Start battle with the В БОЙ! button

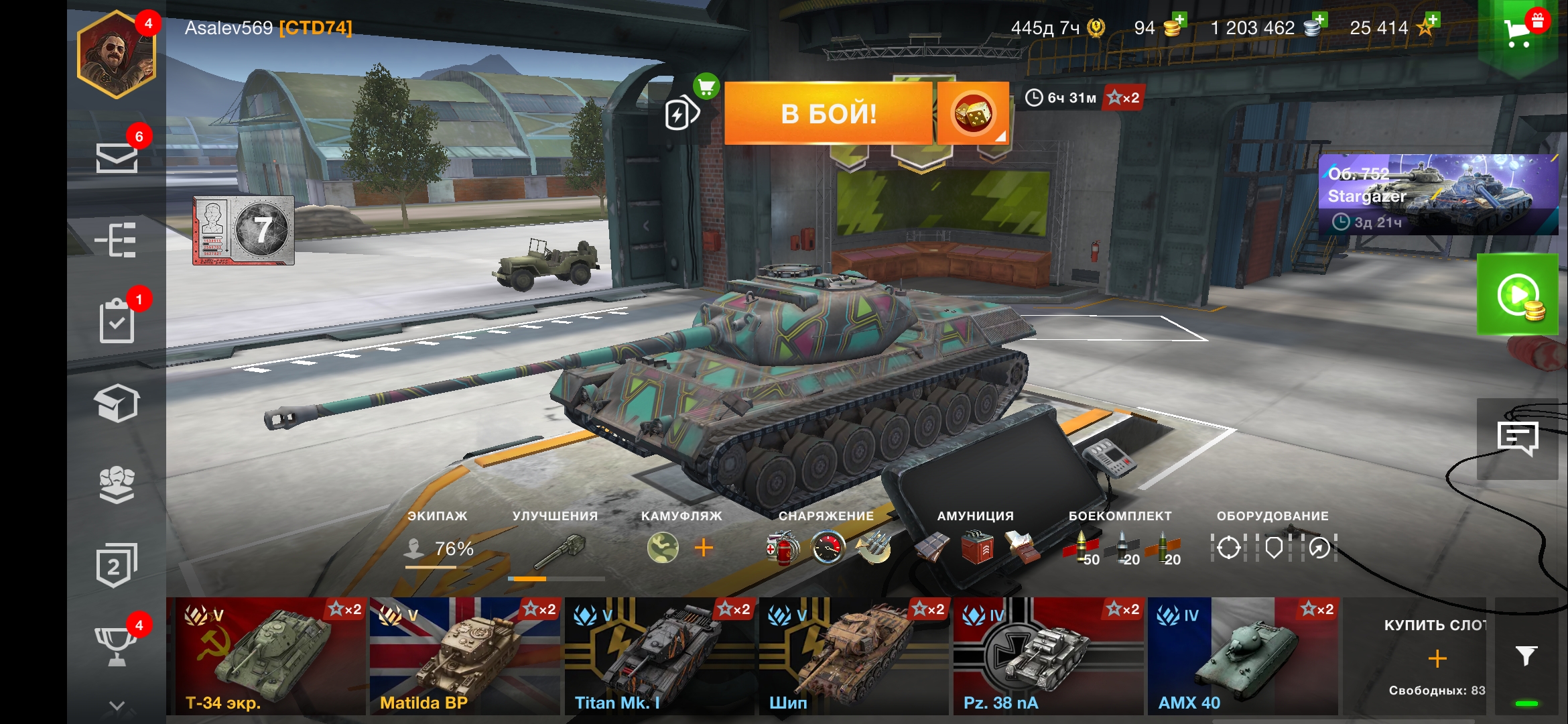point(828,113)
